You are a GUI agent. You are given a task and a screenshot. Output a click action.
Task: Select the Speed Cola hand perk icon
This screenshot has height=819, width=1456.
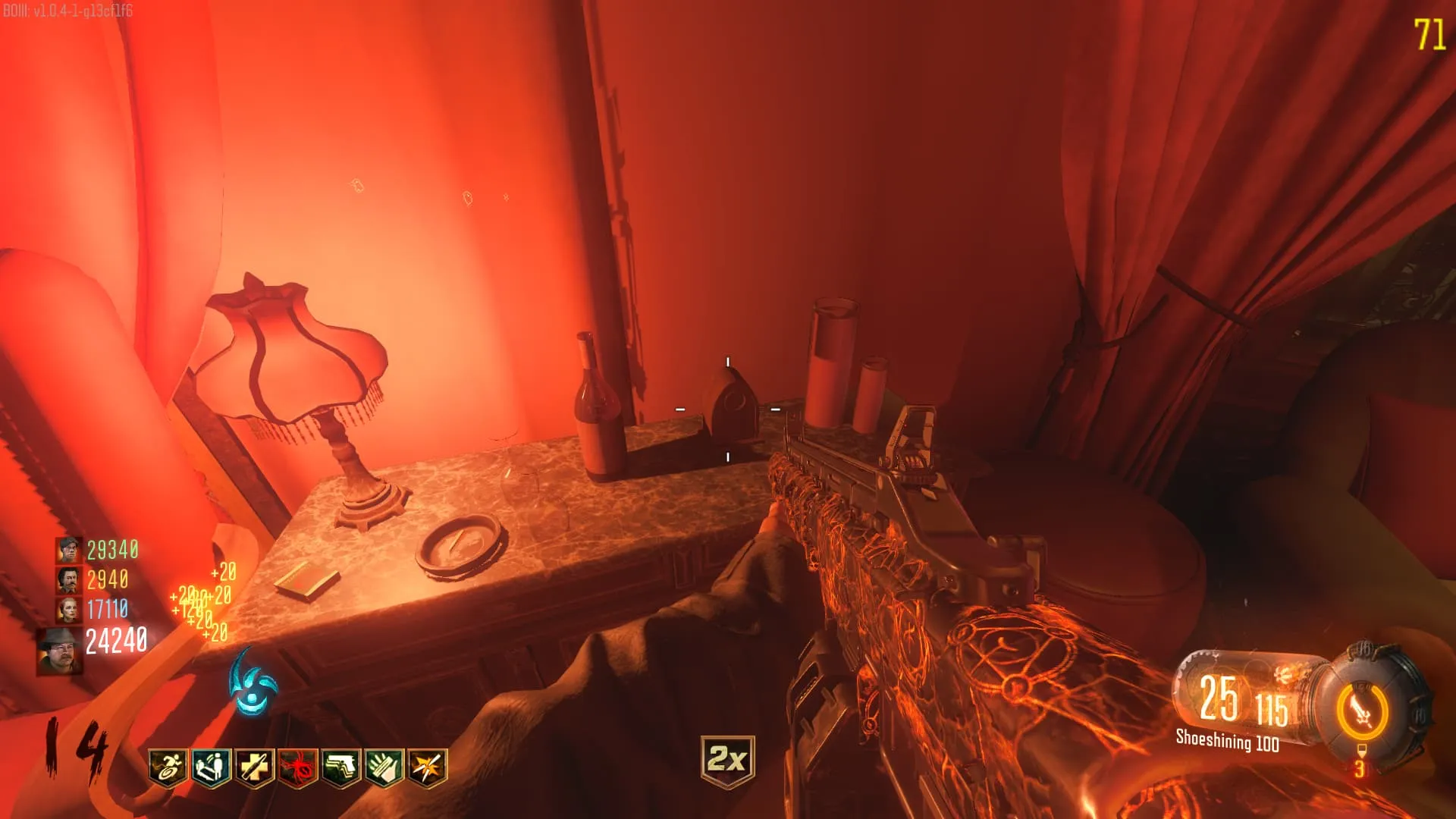(384, 767)
